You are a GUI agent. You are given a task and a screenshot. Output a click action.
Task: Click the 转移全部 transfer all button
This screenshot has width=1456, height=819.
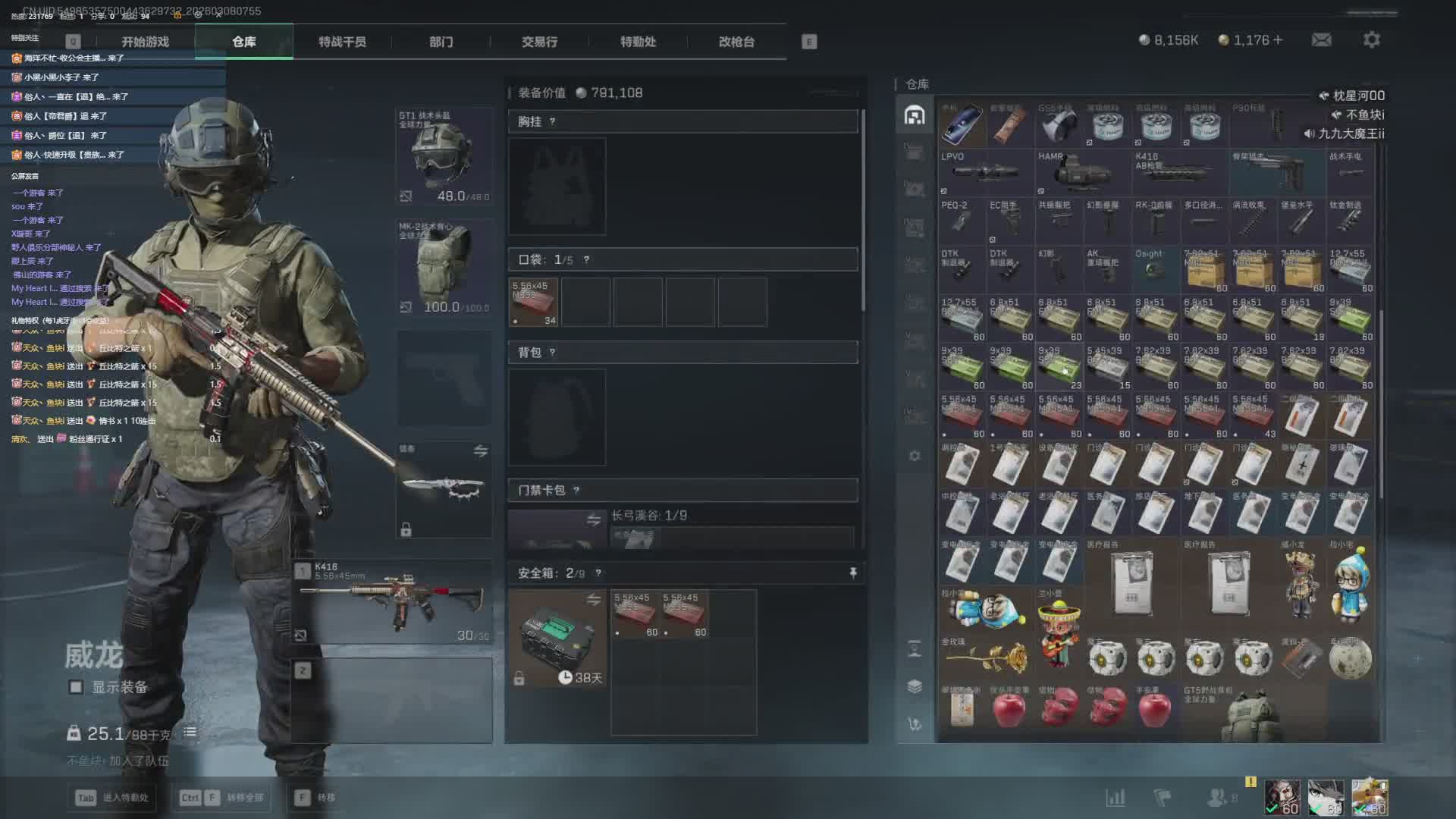pyautogui.click(x=221, y=798)
